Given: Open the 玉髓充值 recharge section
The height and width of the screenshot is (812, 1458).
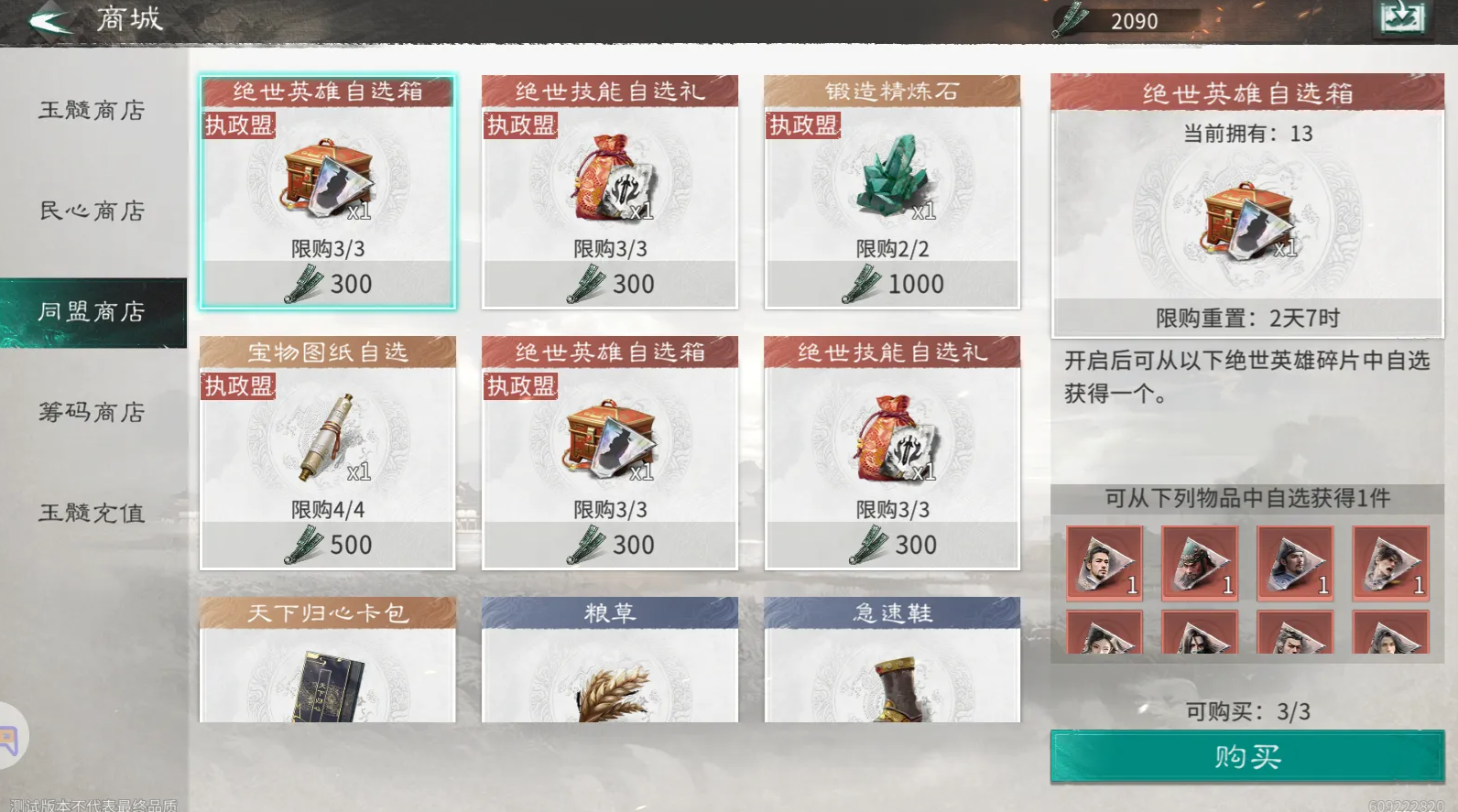Looking at the screenshot, I should (x=92, y=514).
